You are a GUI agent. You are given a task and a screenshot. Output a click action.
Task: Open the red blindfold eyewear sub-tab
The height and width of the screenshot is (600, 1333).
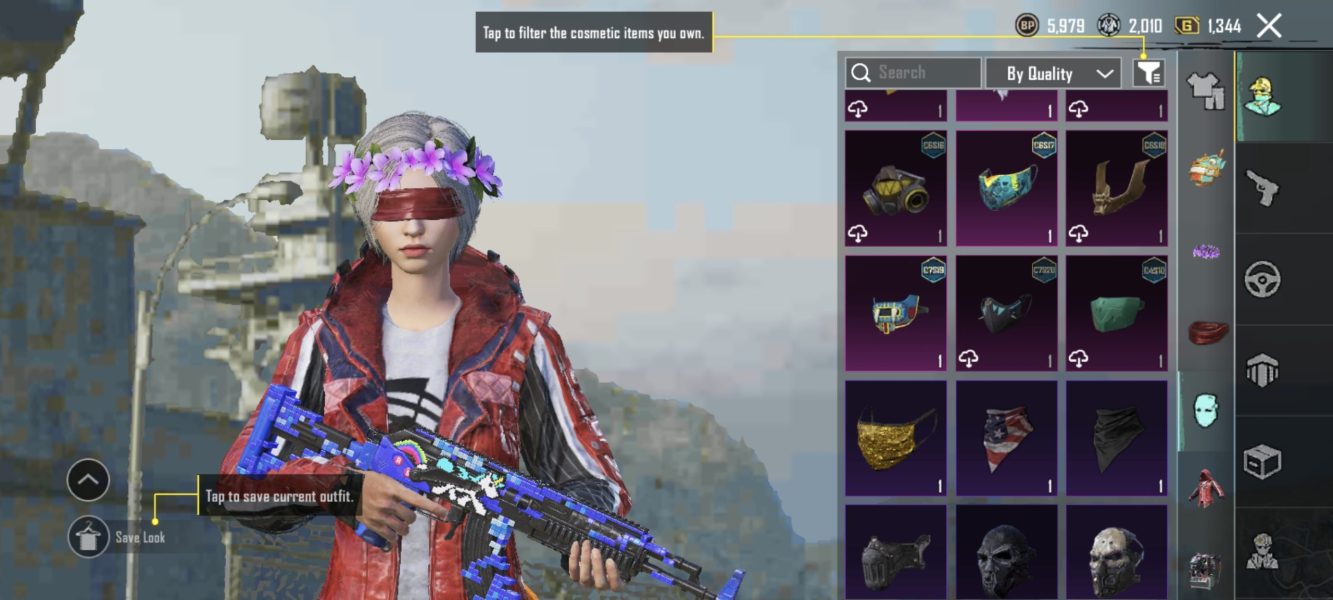tap(1206, 330)
